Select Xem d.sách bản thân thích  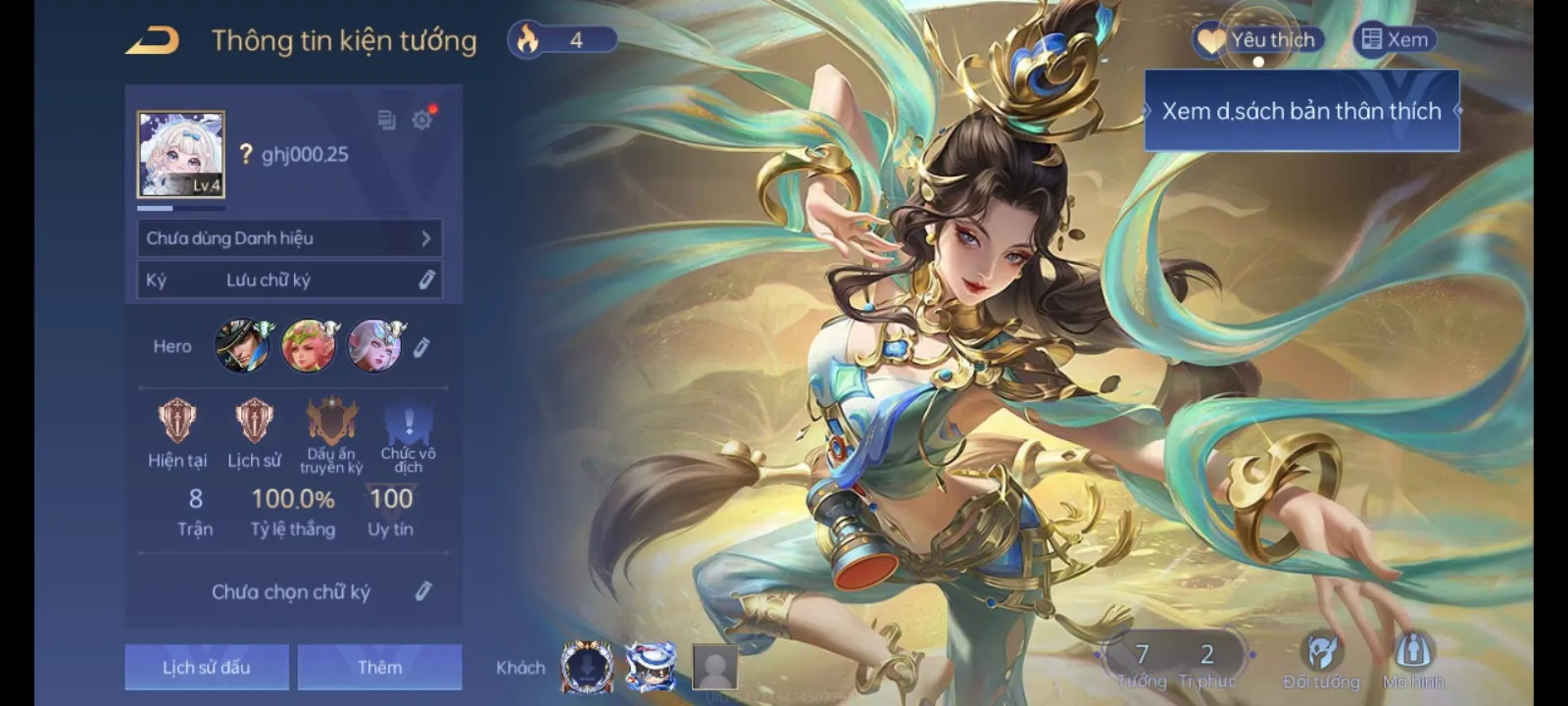coord(1301,111)
